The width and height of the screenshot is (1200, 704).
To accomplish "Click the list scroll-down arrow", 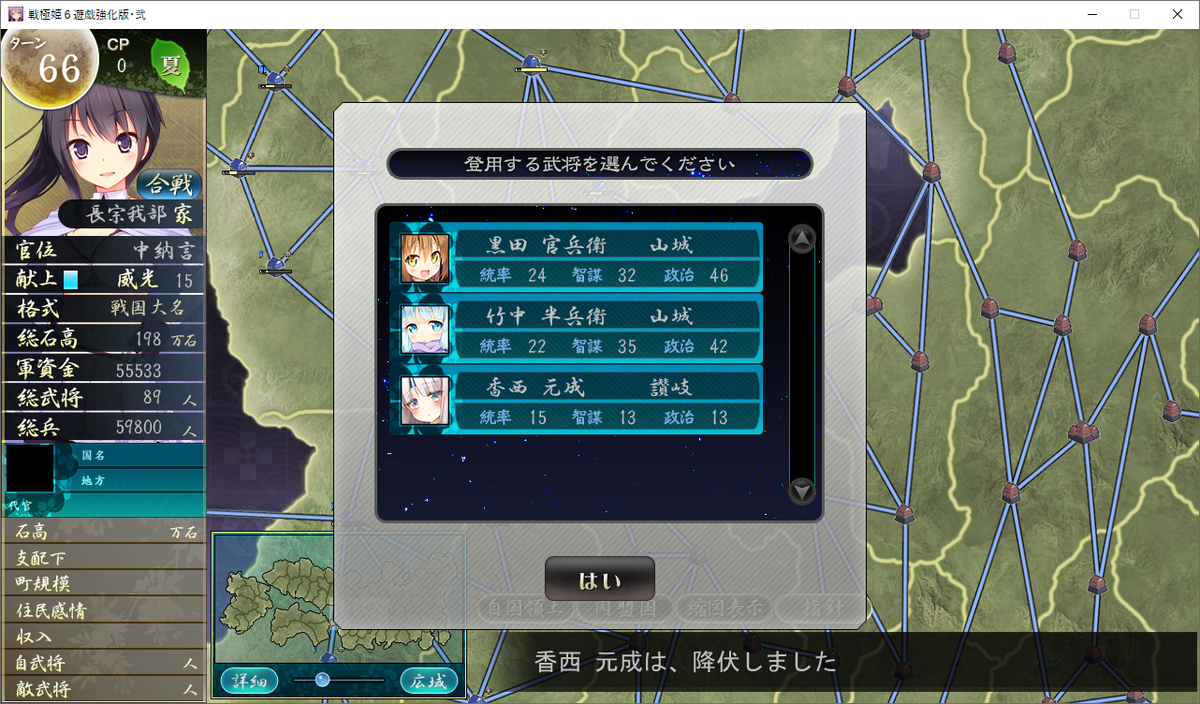I will [x=802, y=491].
